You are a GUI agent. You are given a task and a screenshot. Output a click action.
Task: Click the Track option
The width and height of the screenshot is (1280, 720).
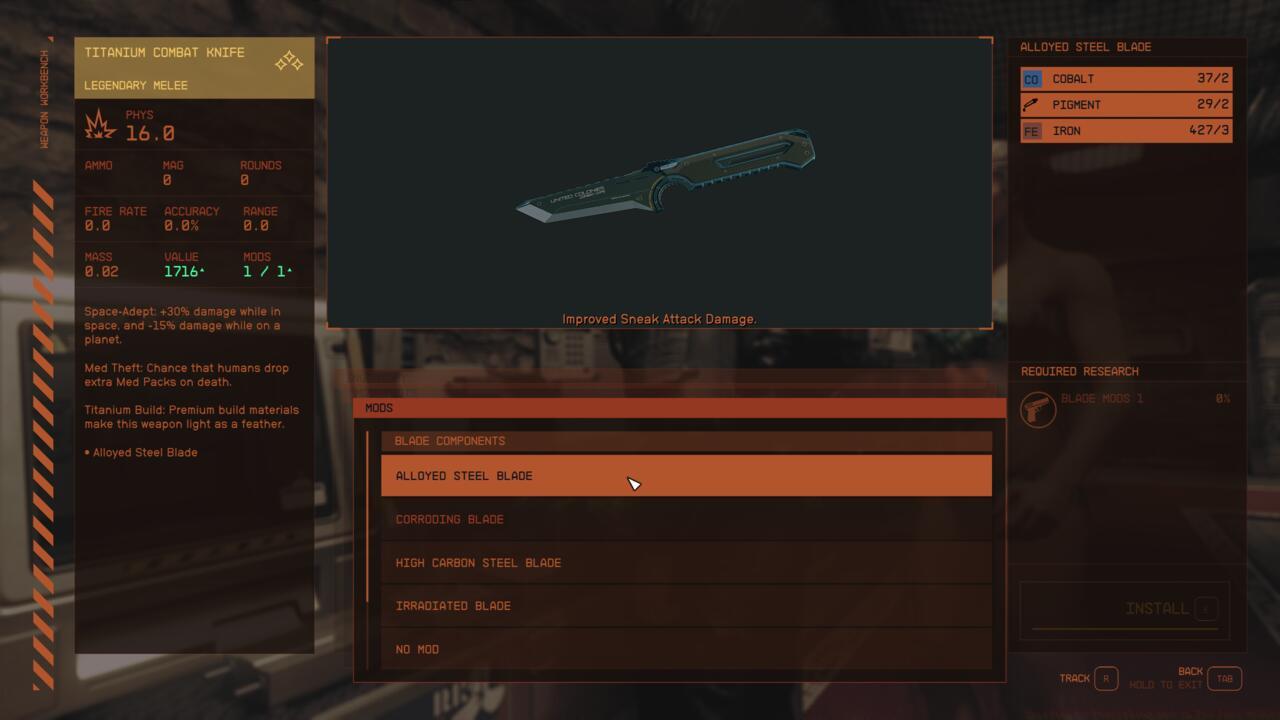pos(1074,678)
